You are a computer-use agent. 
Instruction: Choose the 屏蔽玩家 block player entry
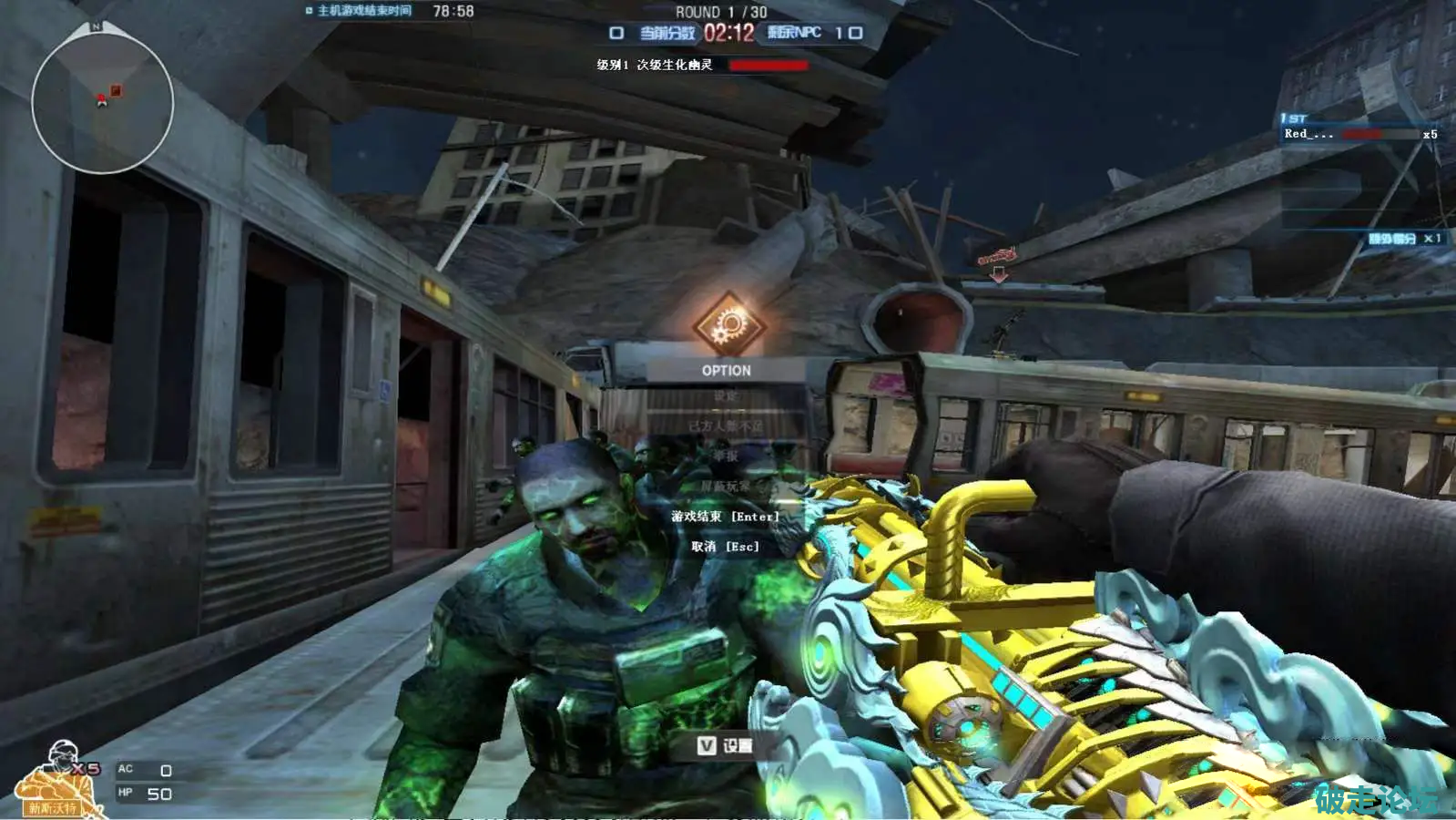pyautogui.click(x=726, y=487)
